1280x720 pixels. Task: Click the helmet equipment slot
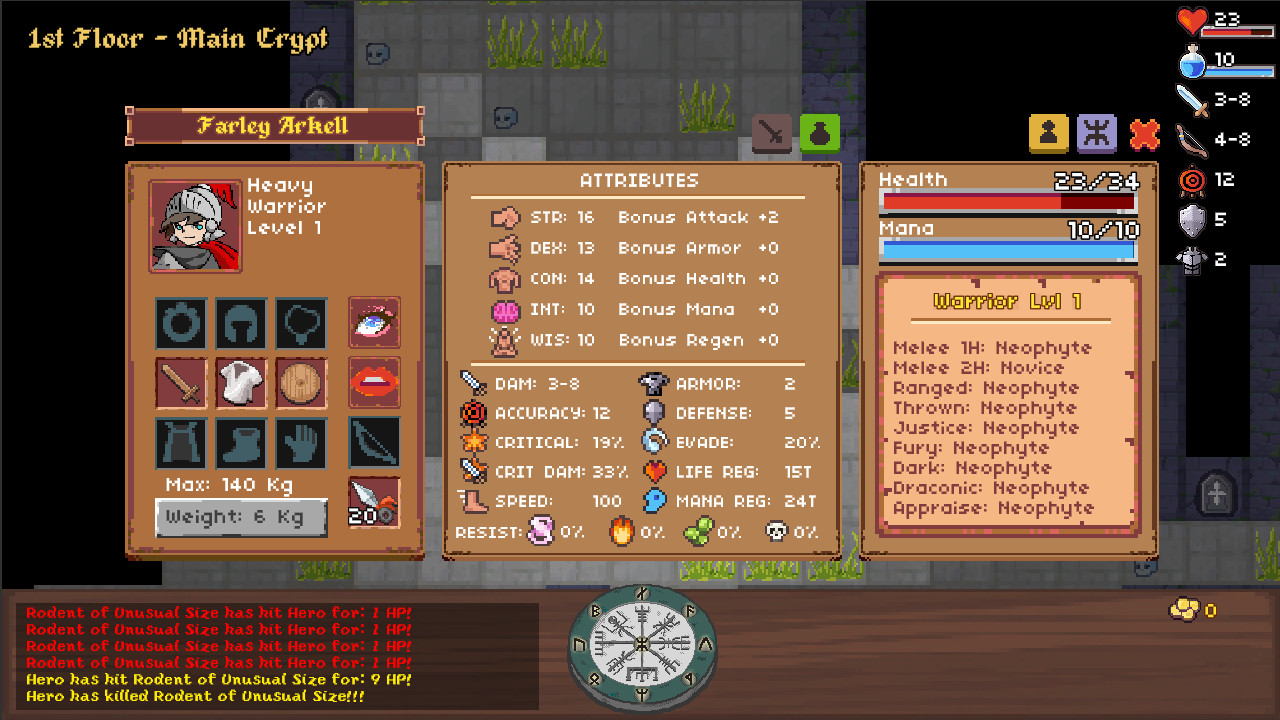[241, 323]
